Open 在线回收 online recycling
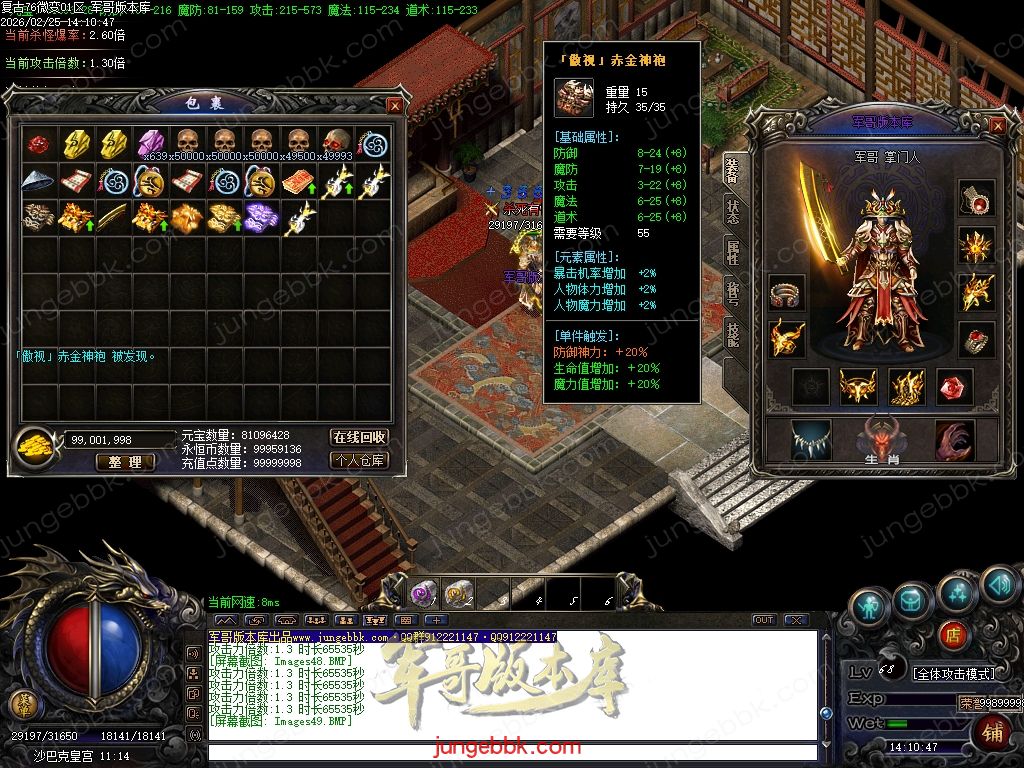 point(359,437)
